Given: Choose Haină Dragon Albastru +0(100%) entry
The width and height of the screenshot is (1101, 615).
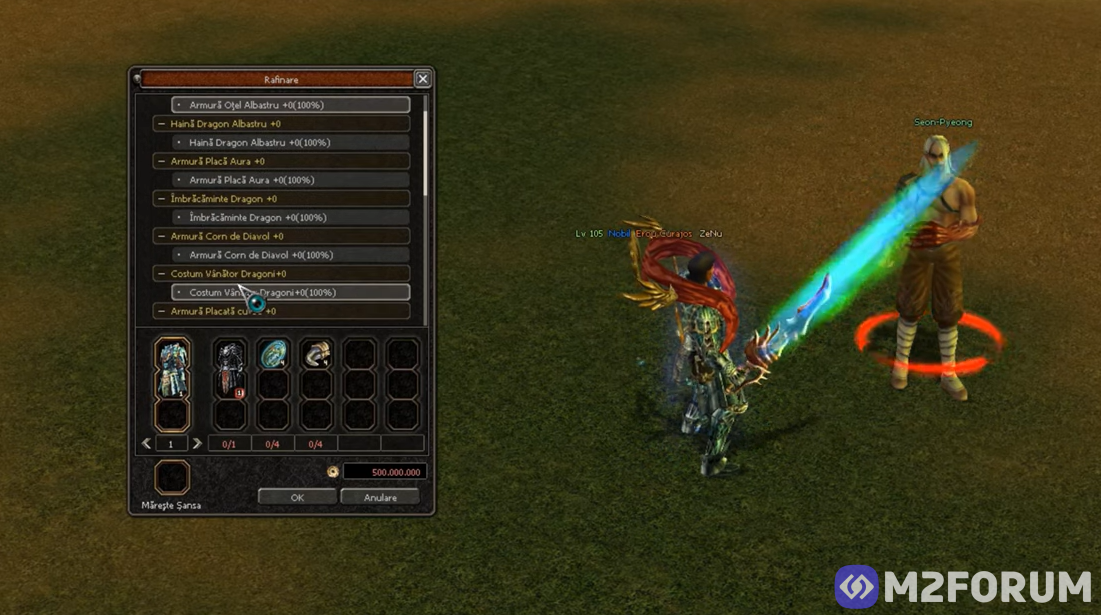Looking at the screenshot, I should 290,143.
